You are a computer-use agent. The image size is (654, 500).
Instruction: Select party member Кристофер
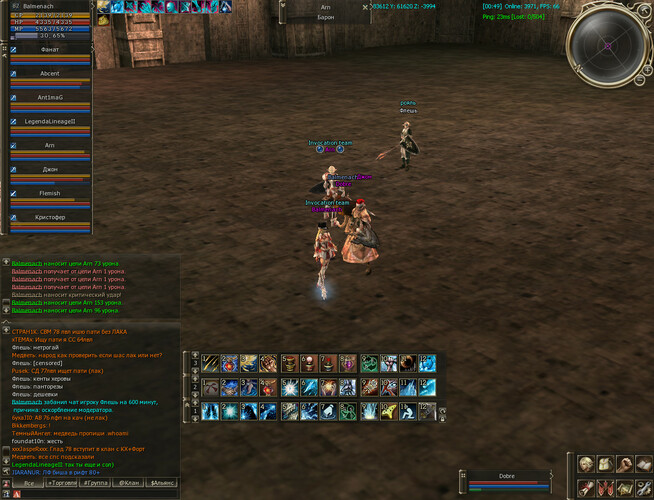50,218
